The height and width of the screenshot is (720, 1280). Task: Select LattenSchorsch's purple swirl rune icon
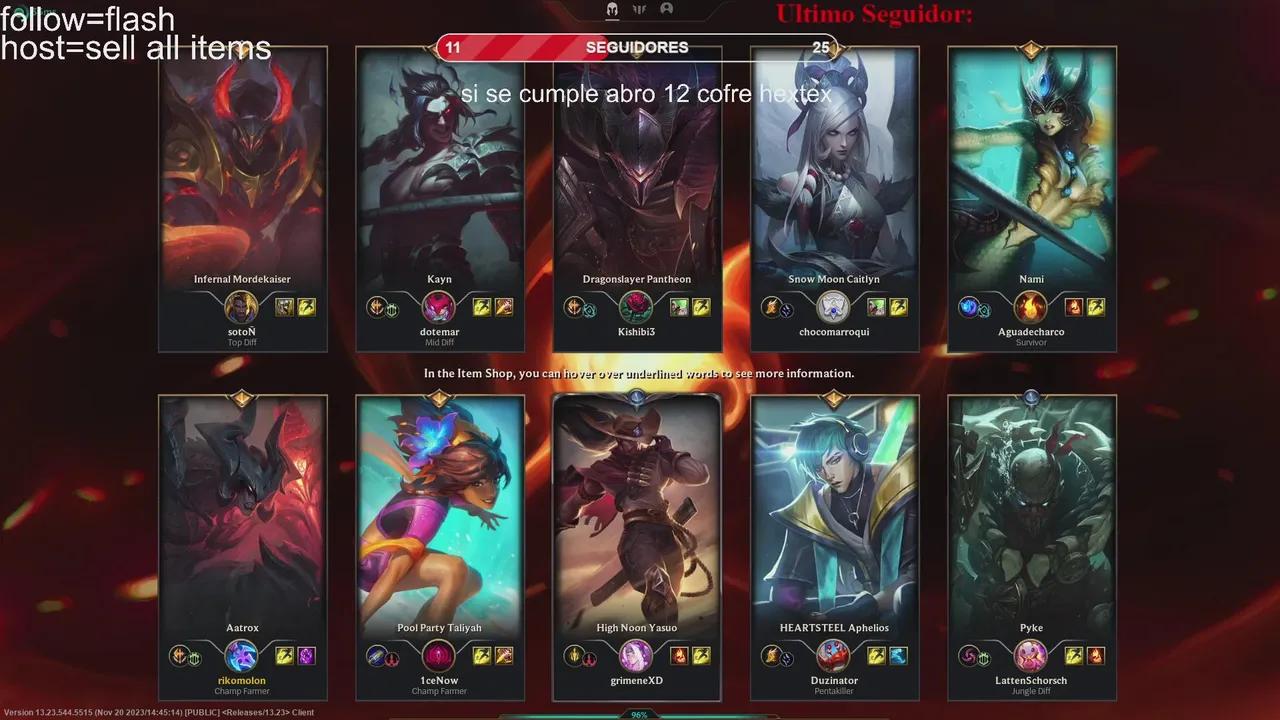tap(968, 657)
